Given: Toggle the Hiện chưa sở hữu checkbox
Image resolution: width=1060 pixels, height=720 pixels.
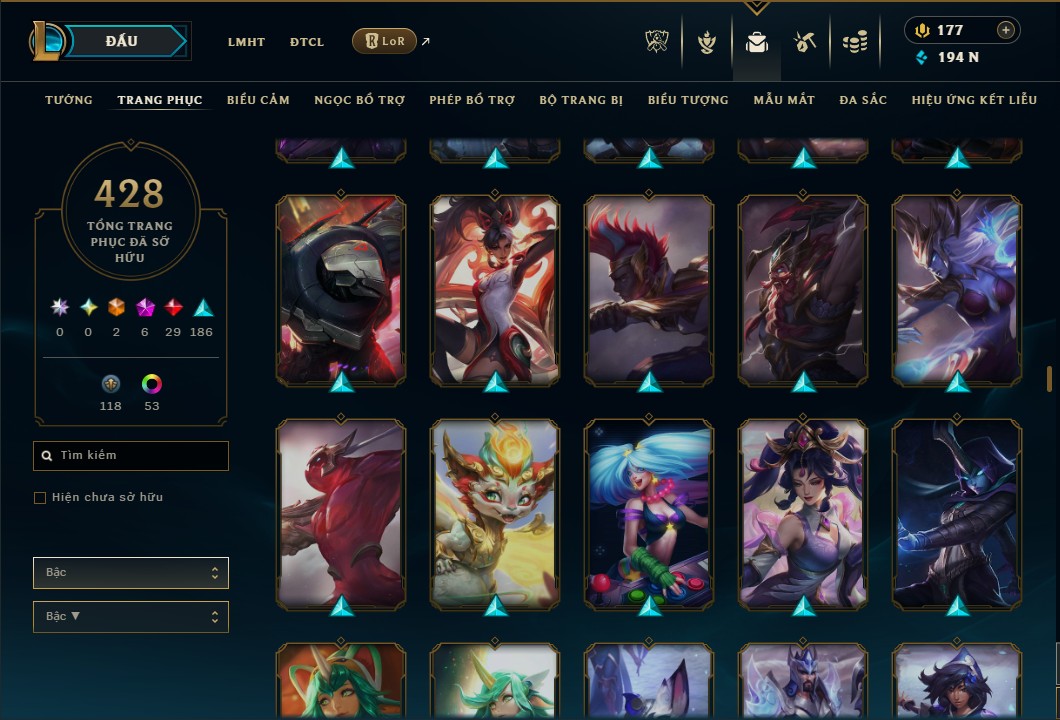Looking at the screenshot, I should pyautogui.click(x=40, y=498).
